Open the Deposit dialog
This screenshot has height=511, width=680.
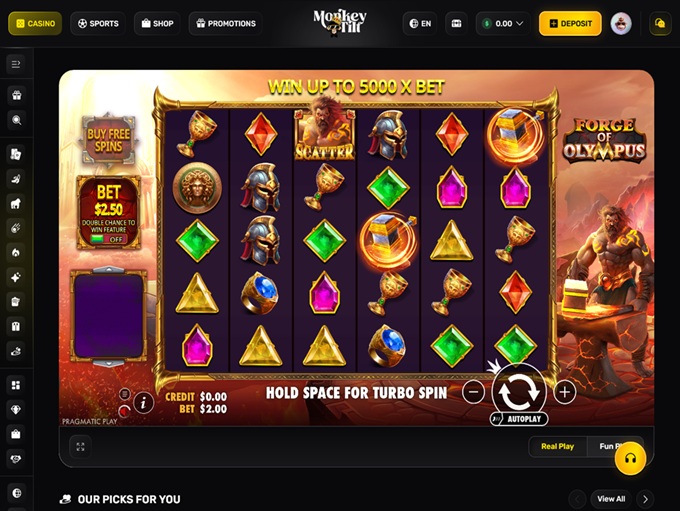(570, 23)
